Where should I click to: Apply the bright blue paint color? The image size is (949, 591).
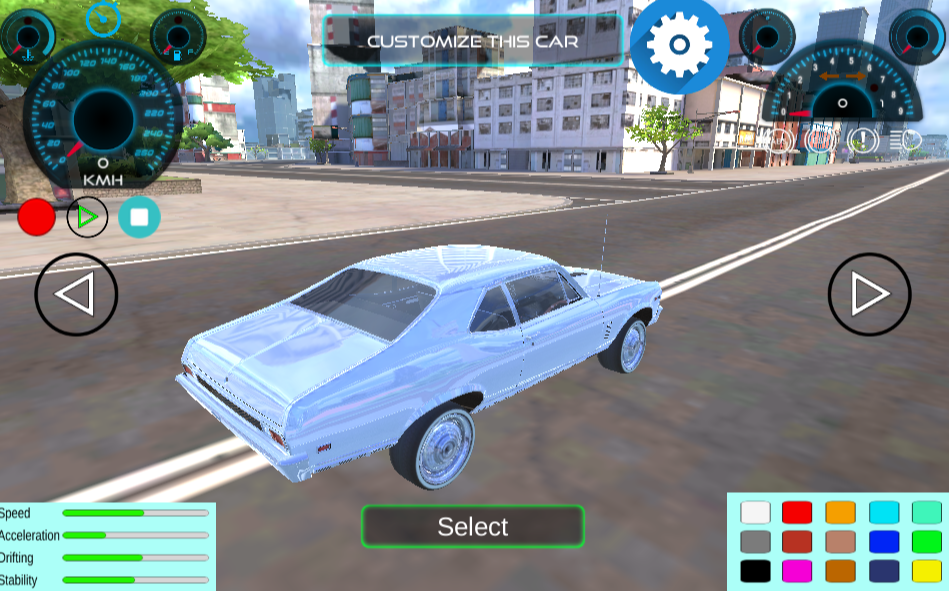tap(884, 542)
